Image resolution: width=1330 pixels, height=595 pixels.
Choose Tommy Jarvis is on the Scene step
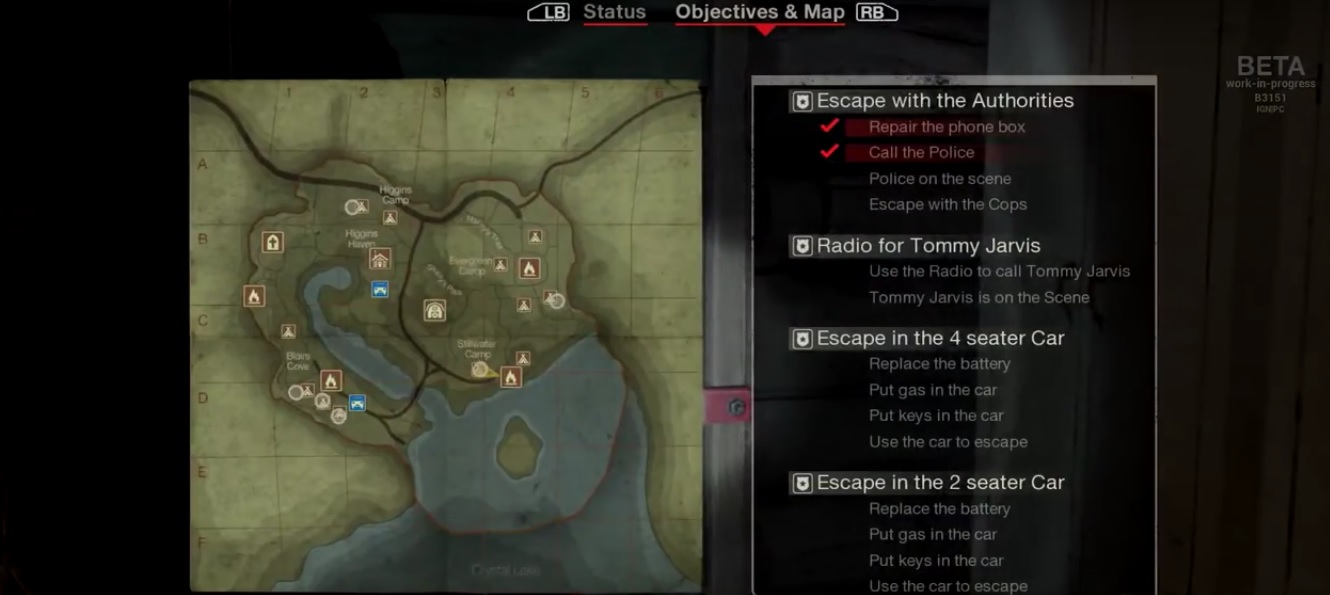click(978, 297)
